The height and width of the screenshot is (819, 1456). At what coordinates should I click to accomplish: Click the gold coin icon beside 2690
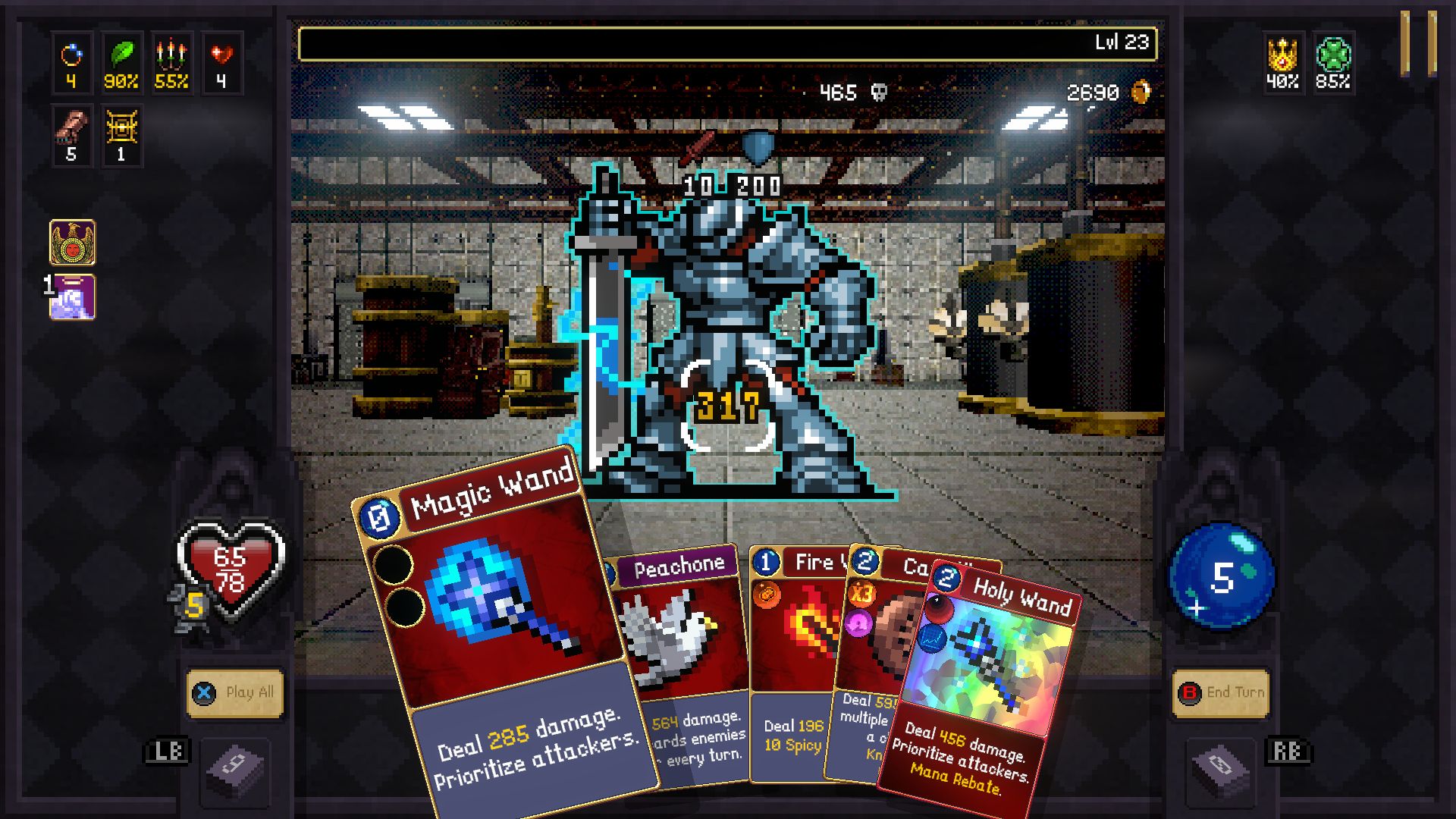1142,91
